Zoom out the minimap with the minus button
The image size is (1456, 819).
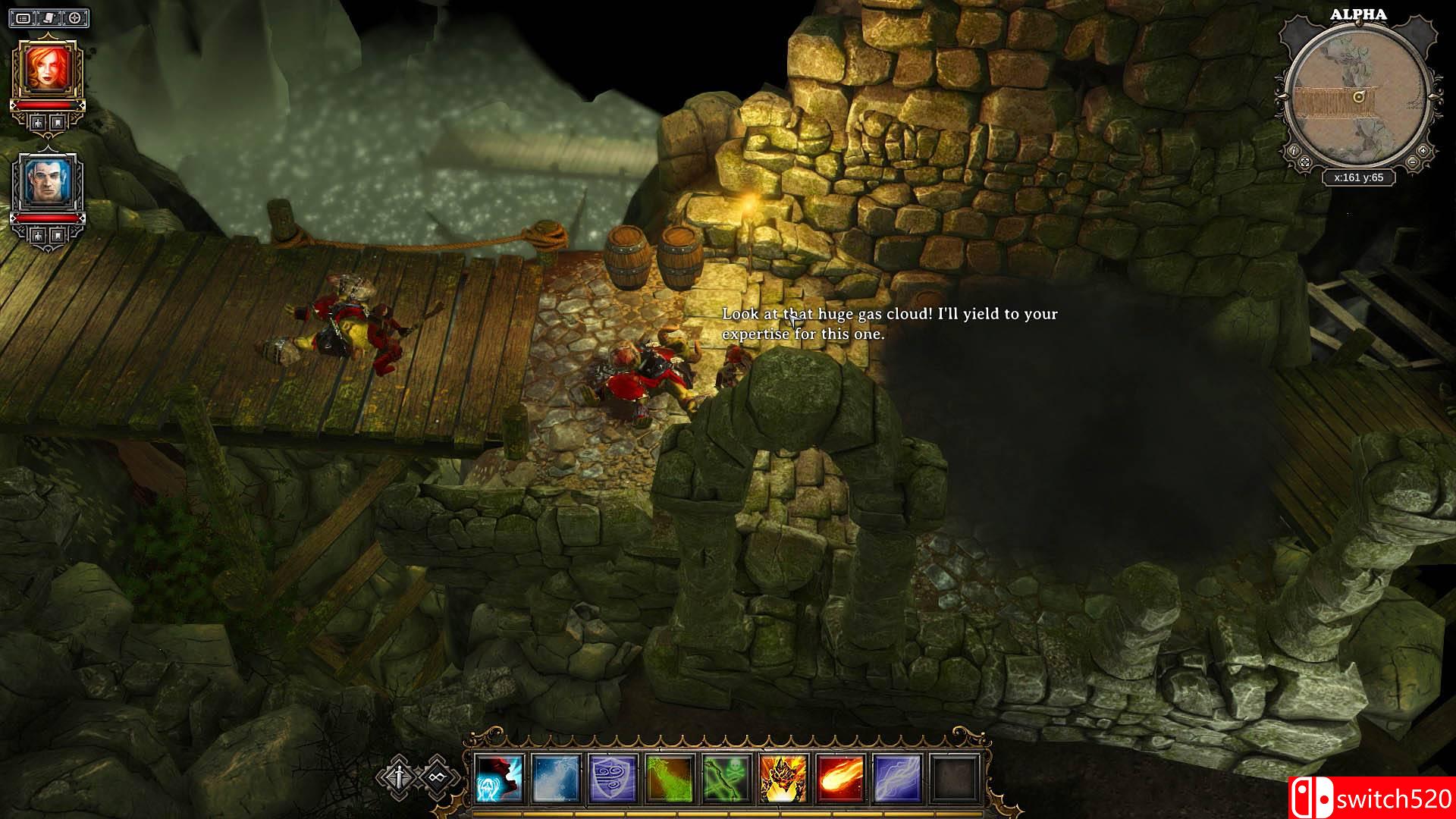[1412, 162]
